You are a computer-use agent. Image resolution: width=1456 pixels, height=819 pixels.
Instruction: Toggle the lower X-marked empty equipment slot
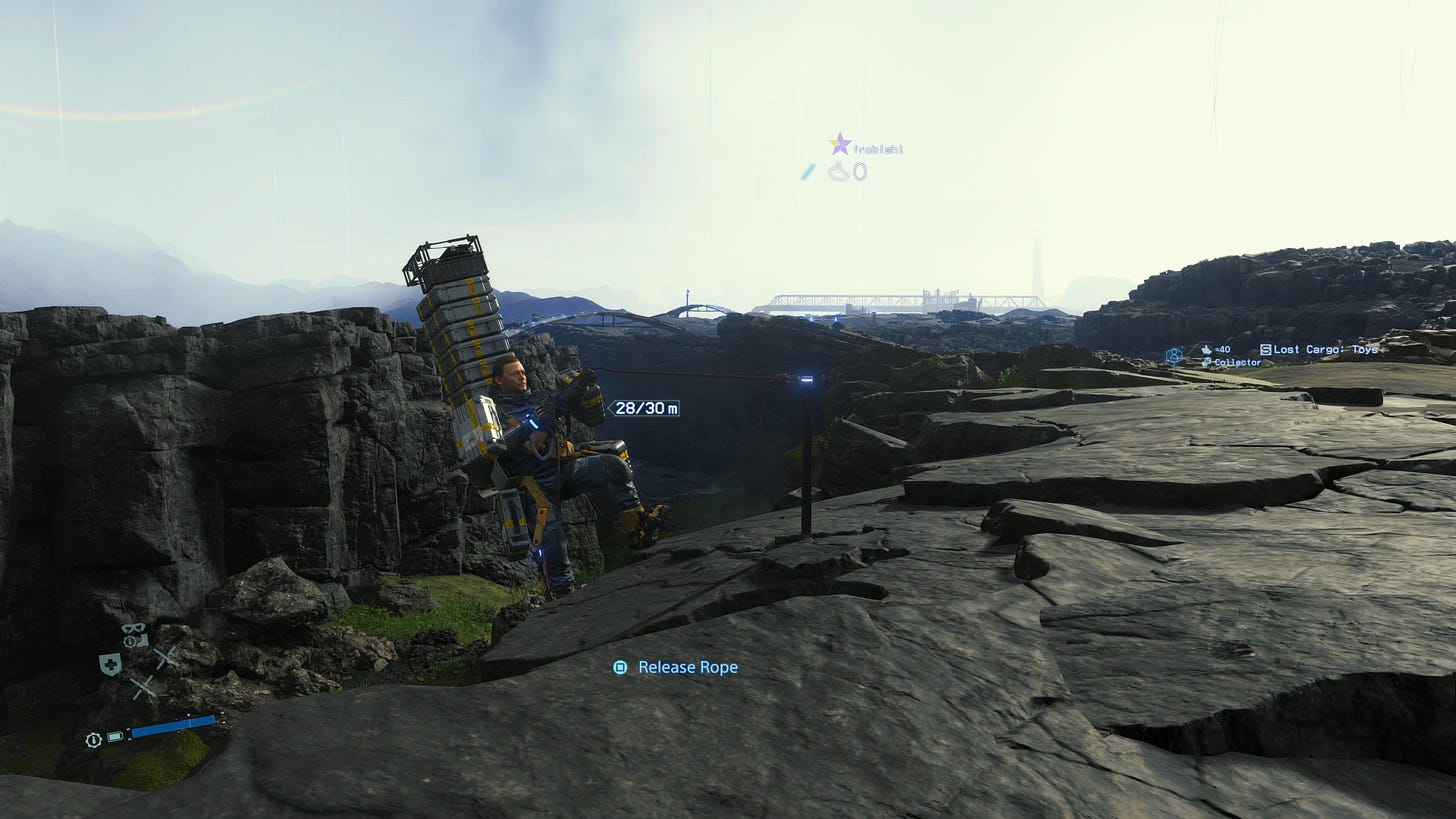pyautogui.click(x=142, y=686)
